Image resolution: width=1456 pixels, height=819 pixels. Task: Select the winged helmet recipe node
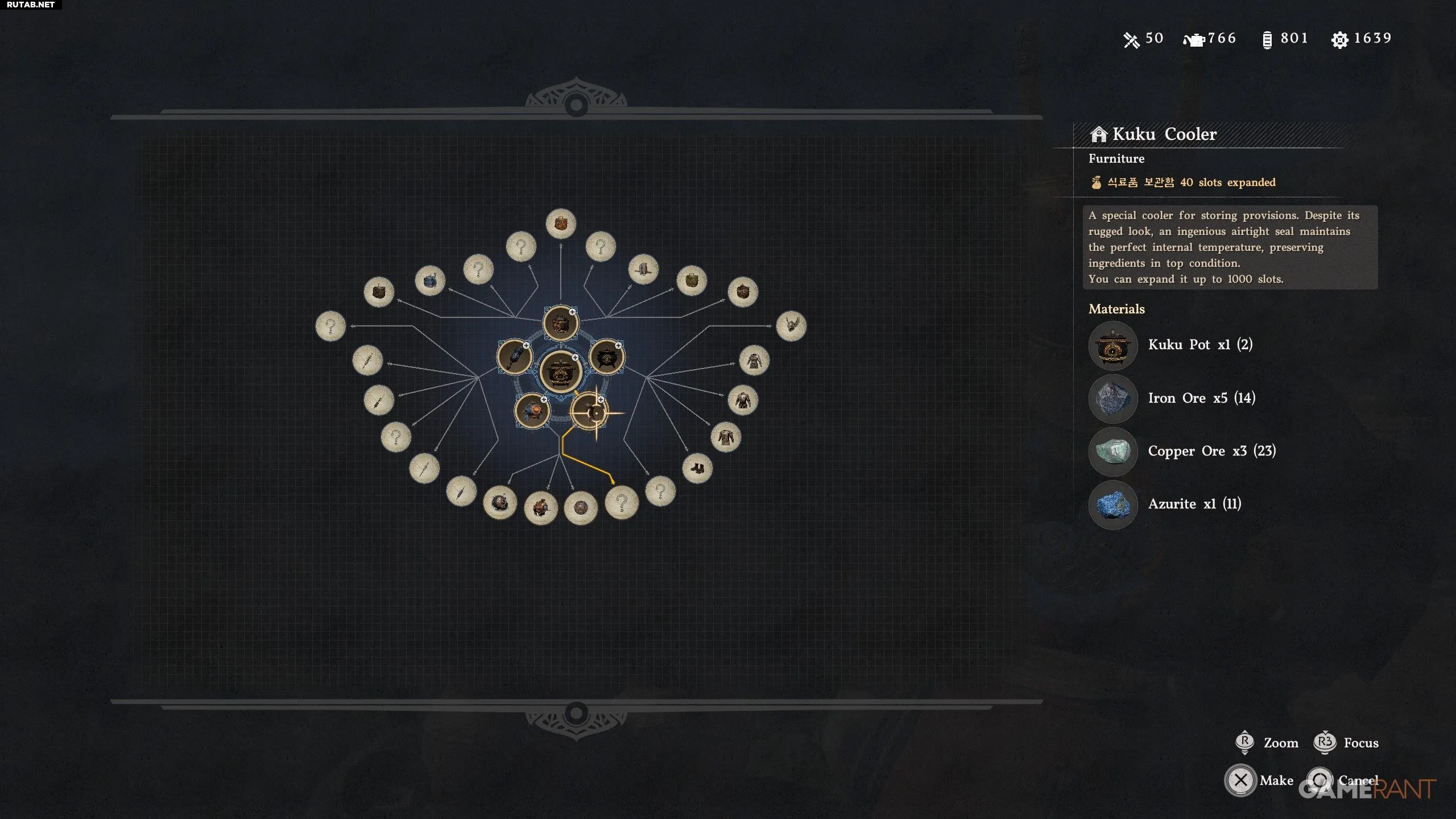pyautogui.click(x=791, y=326)
